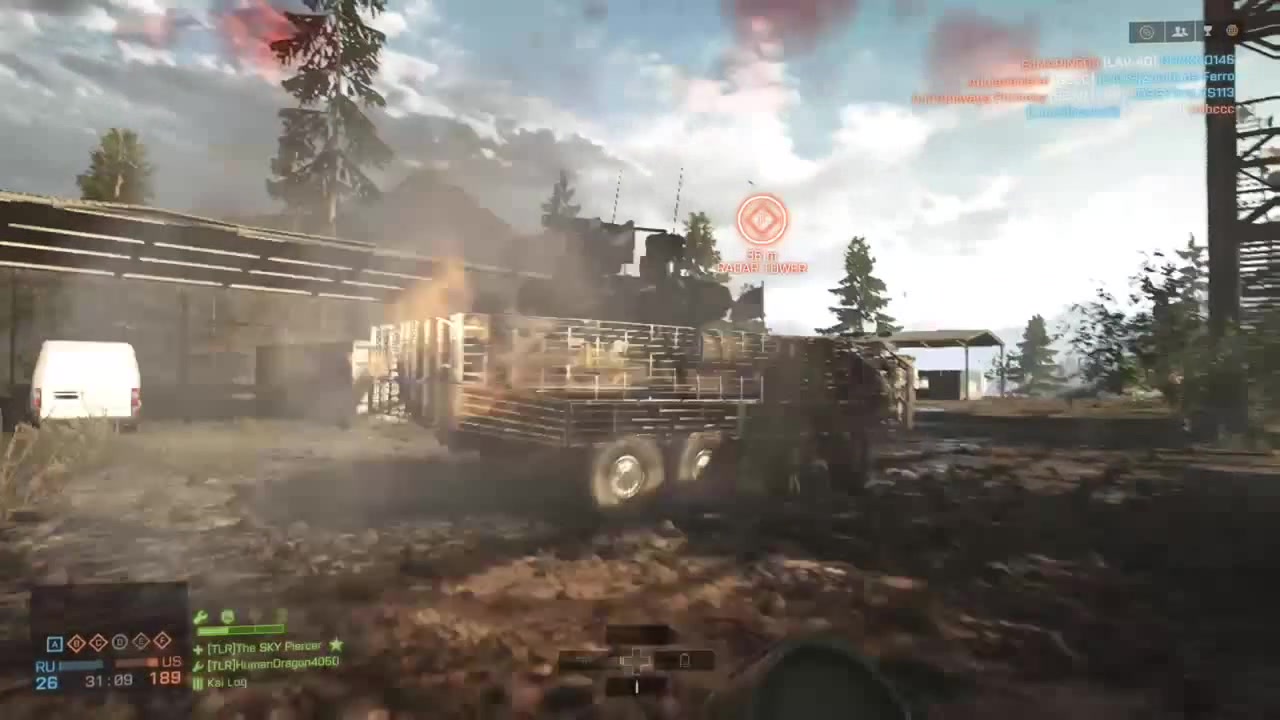Toggle the plus revive icon beside The SKY Piercer
Image resolution: width=1280 pixels, height=720 pixels.
tap(197, 647)
